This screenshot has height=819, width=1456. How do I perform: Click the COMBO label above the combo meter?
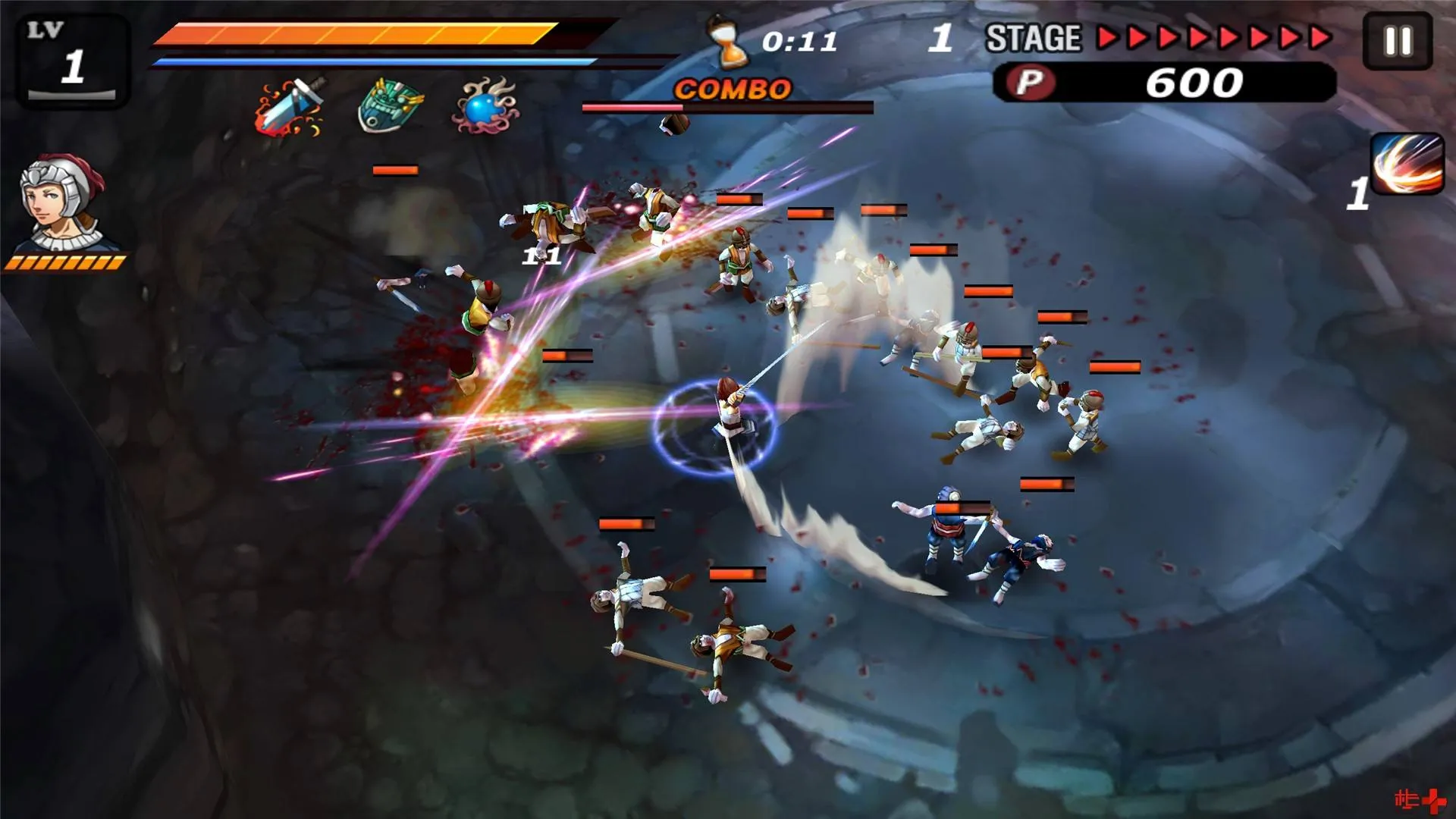[x=732, y=88]
